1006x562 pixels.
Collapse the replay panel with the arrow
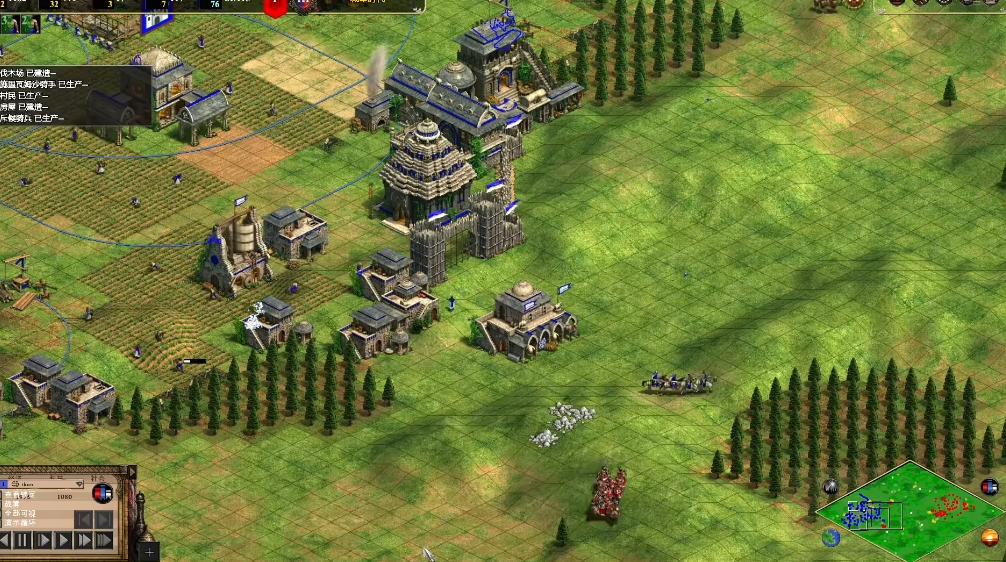[131, 471]
